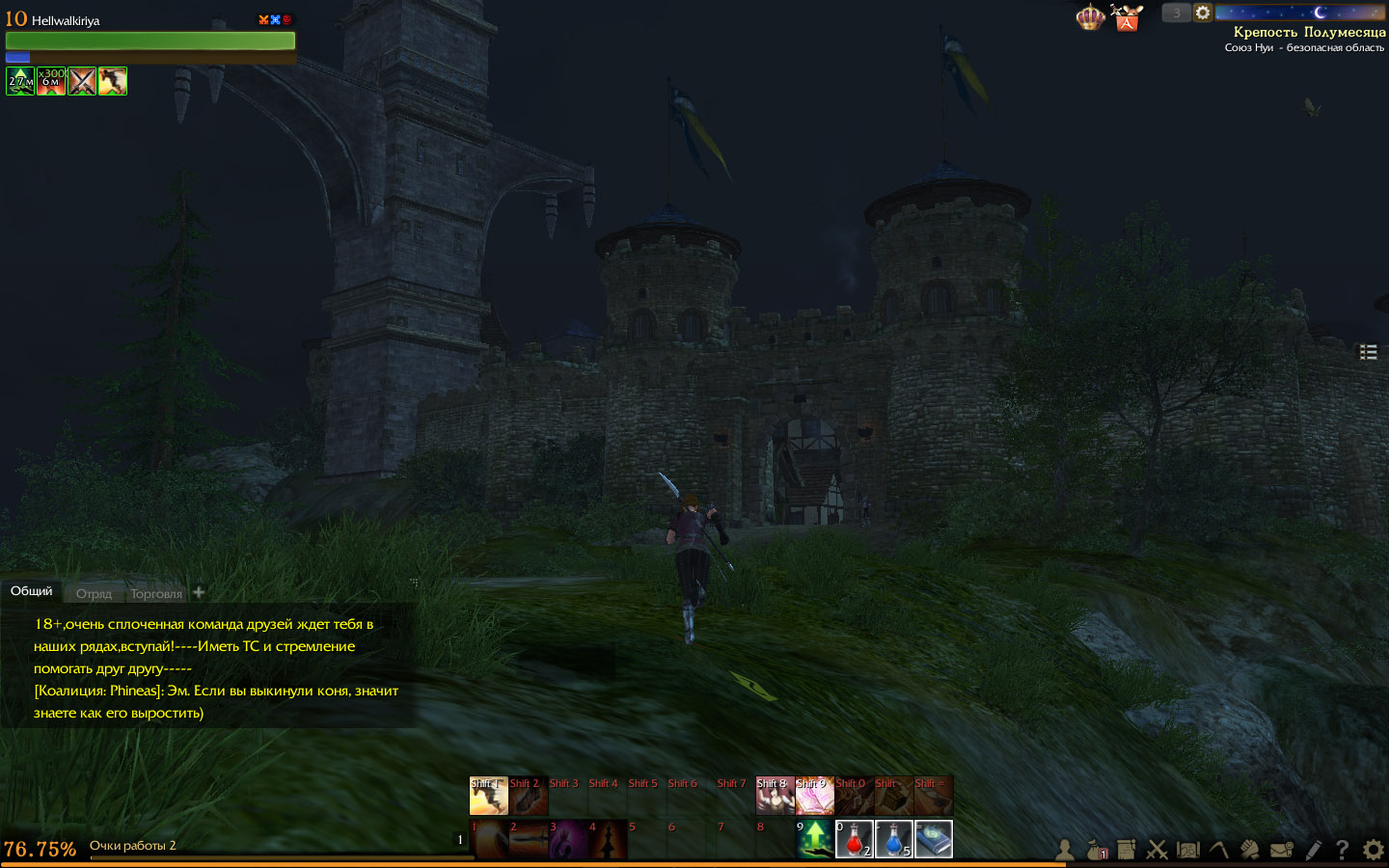Click the crown icon at the top
The height and width of the screenshot is (868, 1389).
click(1090, 17)
